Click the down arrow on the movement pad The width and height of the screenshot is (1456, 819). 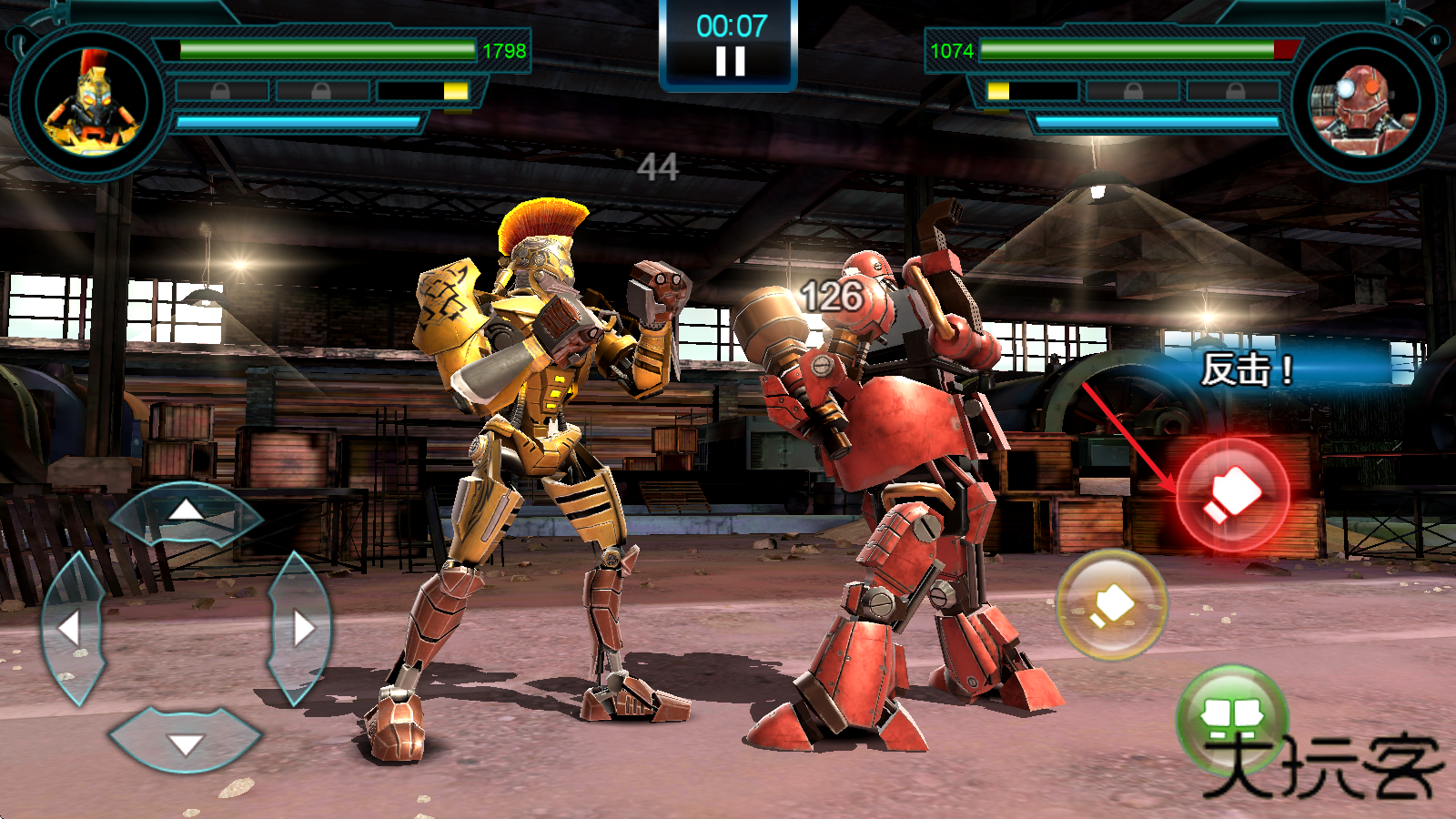(x=186, y=743)
